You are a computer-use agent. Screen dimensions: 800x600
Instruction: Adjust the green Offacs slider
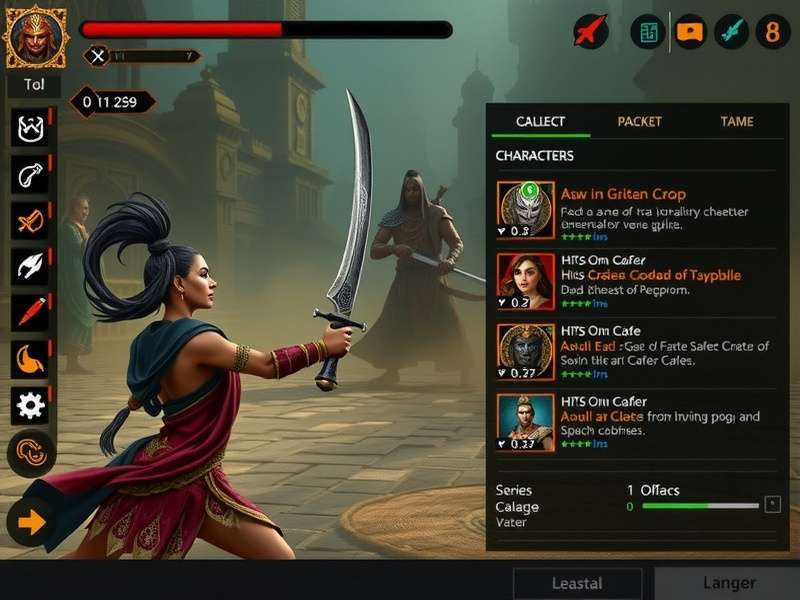pos(700,506)
